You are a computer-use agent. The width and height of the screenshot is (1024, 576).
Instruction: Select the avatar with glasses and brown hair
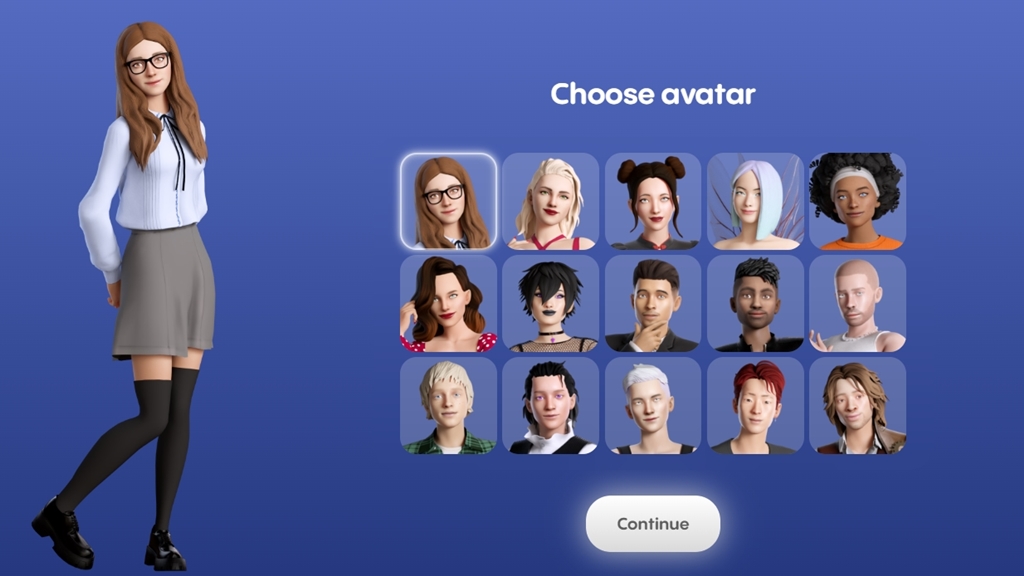[448, 202]
